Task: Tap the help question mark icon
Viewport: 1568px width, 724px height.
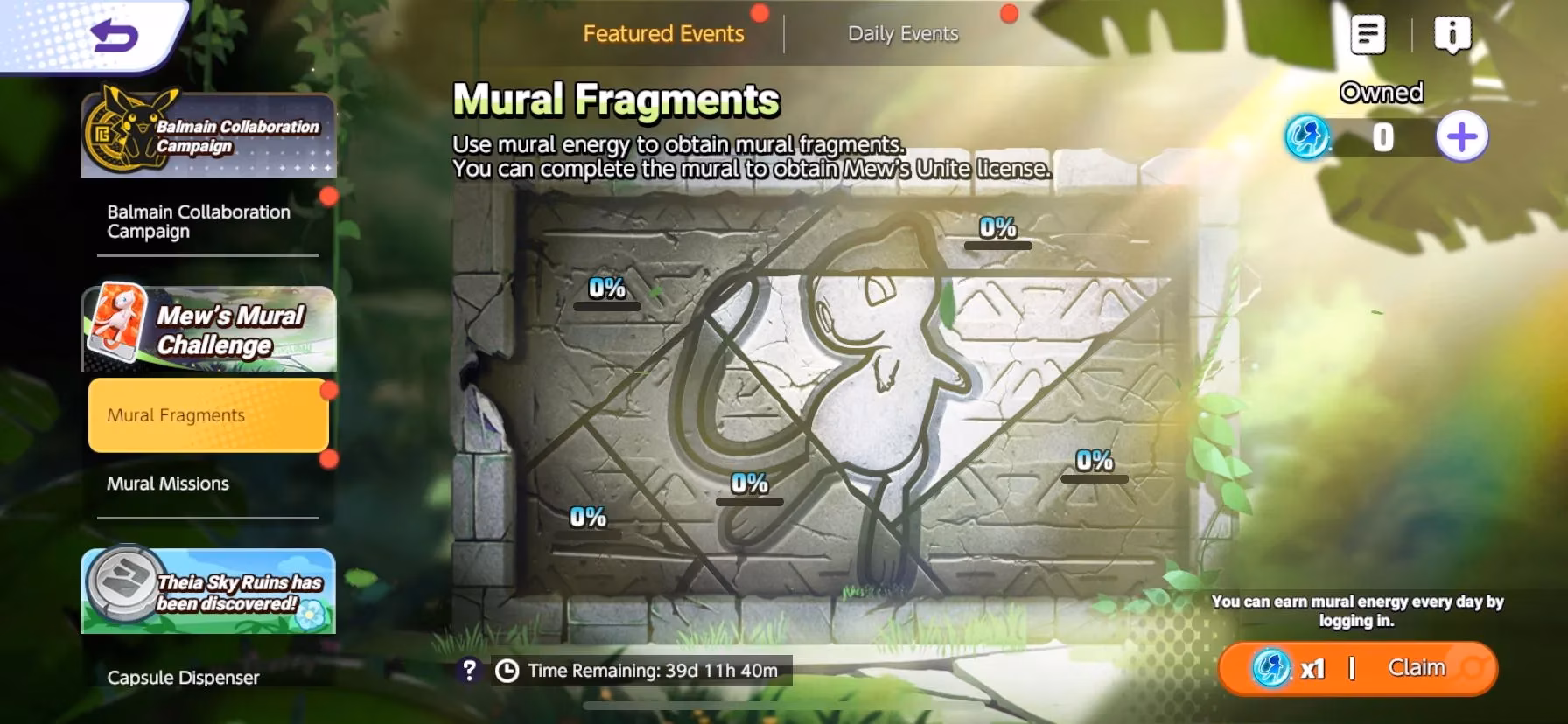Action: coord(471,669)
